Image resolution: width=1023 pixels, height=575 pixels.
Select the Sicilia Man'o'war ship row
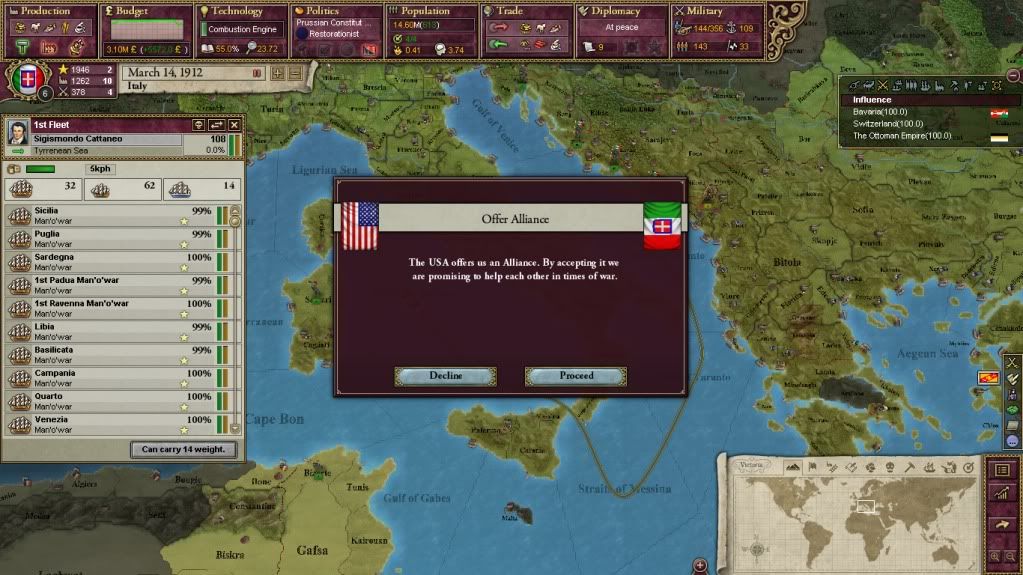click(110, 215)
